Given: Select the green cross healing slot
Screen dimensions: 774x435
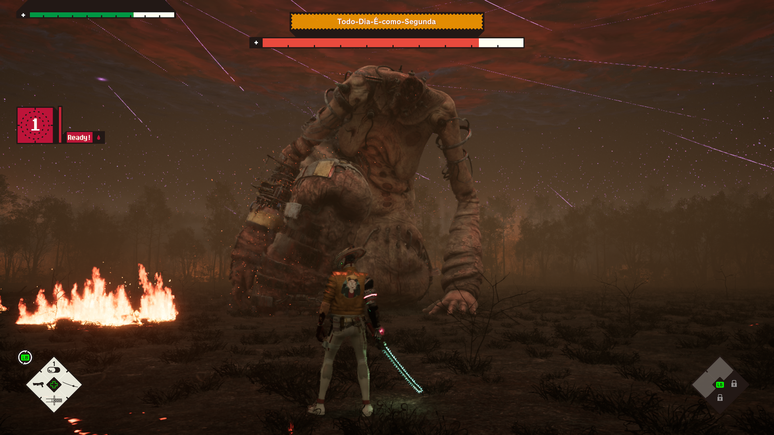Looking at the screenshot, I should (54, 384).
